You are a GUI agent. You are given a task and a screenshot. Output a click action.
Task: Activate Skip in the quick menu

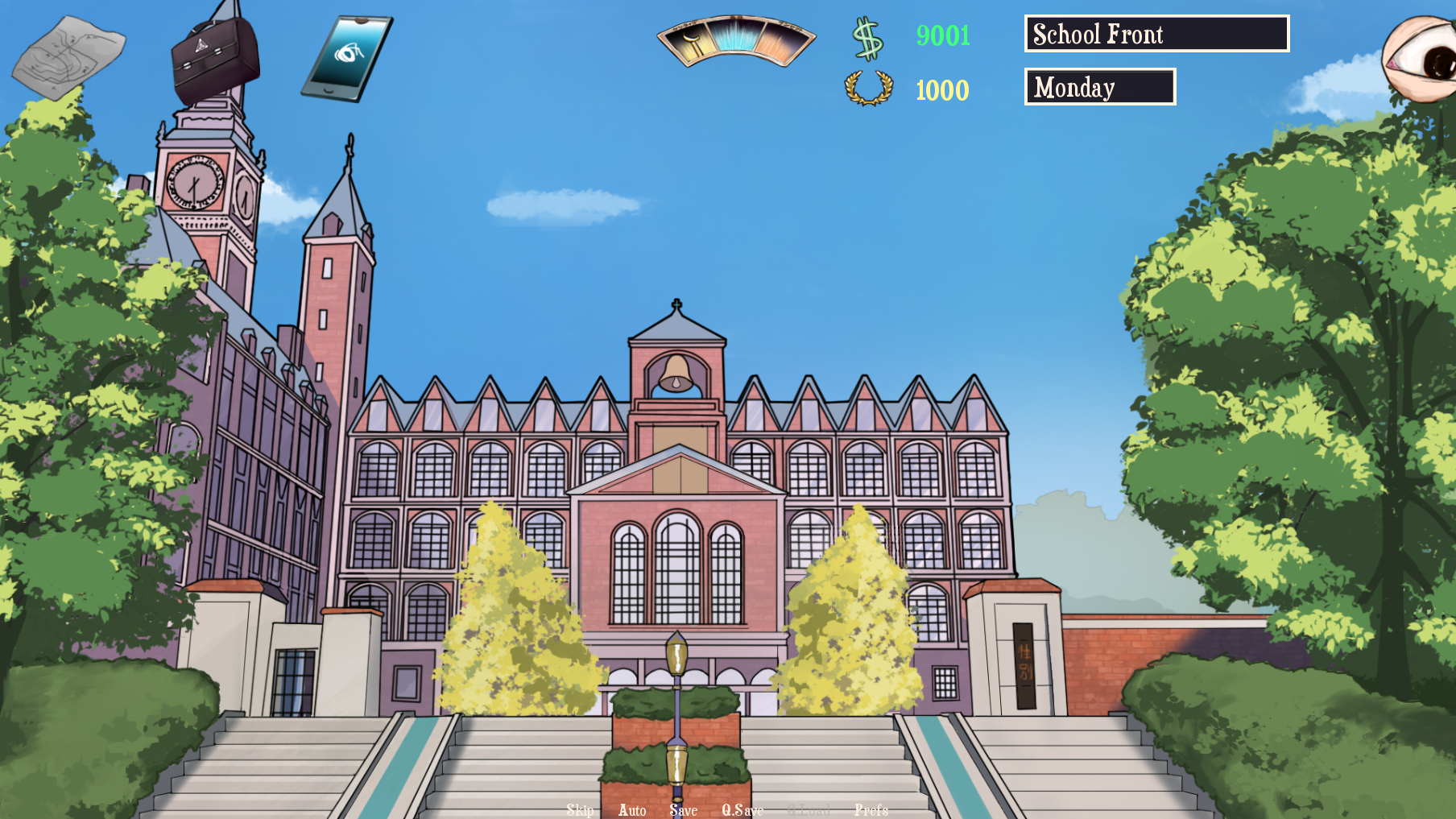(580, 809)
